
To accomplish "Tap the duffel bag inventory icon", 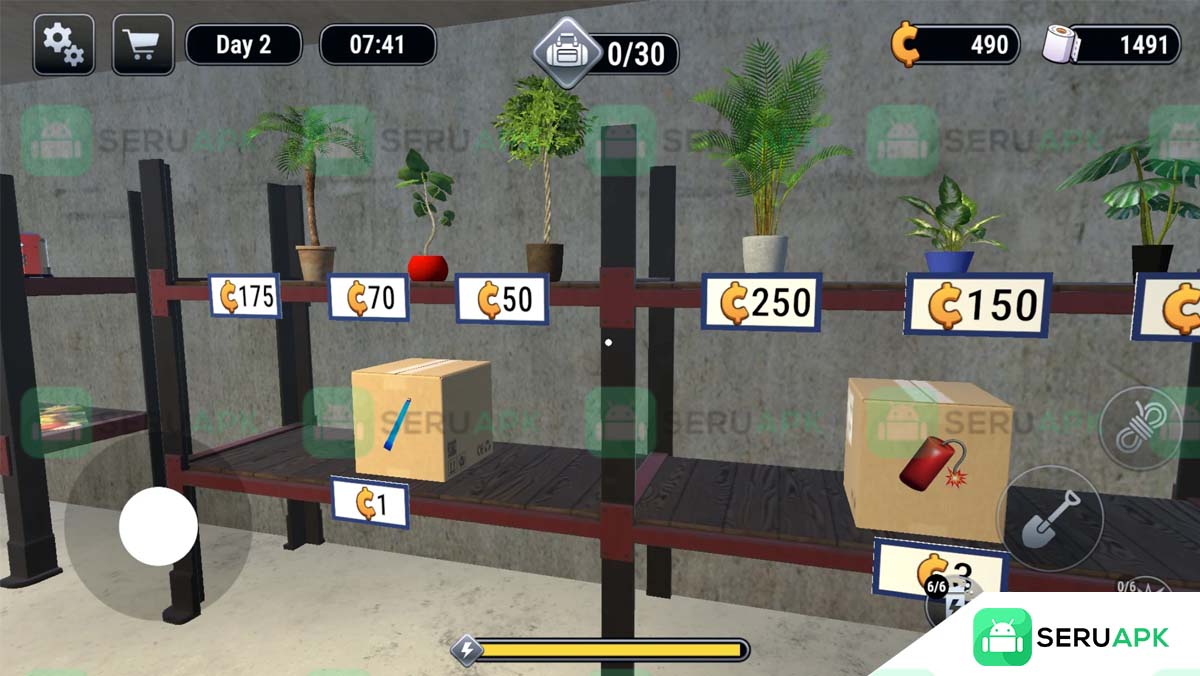I will coord(566,50).
